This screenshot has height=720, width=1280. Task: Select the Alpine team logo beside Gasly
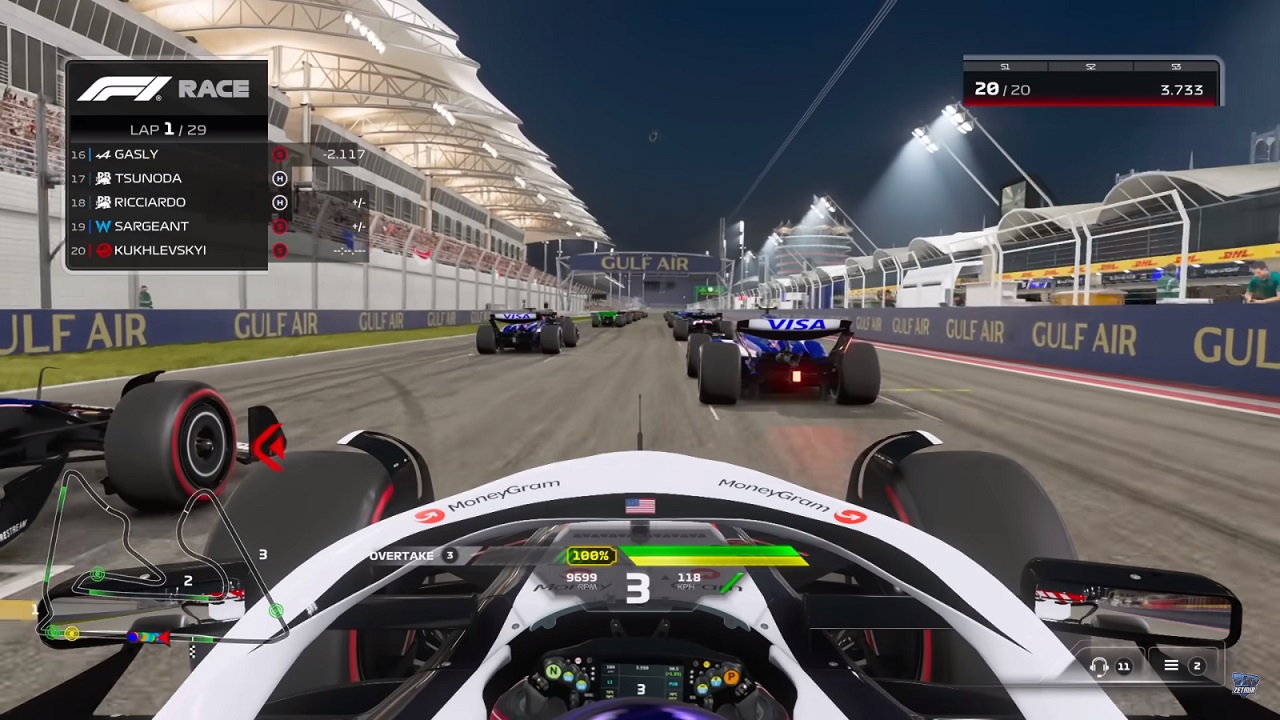[104, 154]
